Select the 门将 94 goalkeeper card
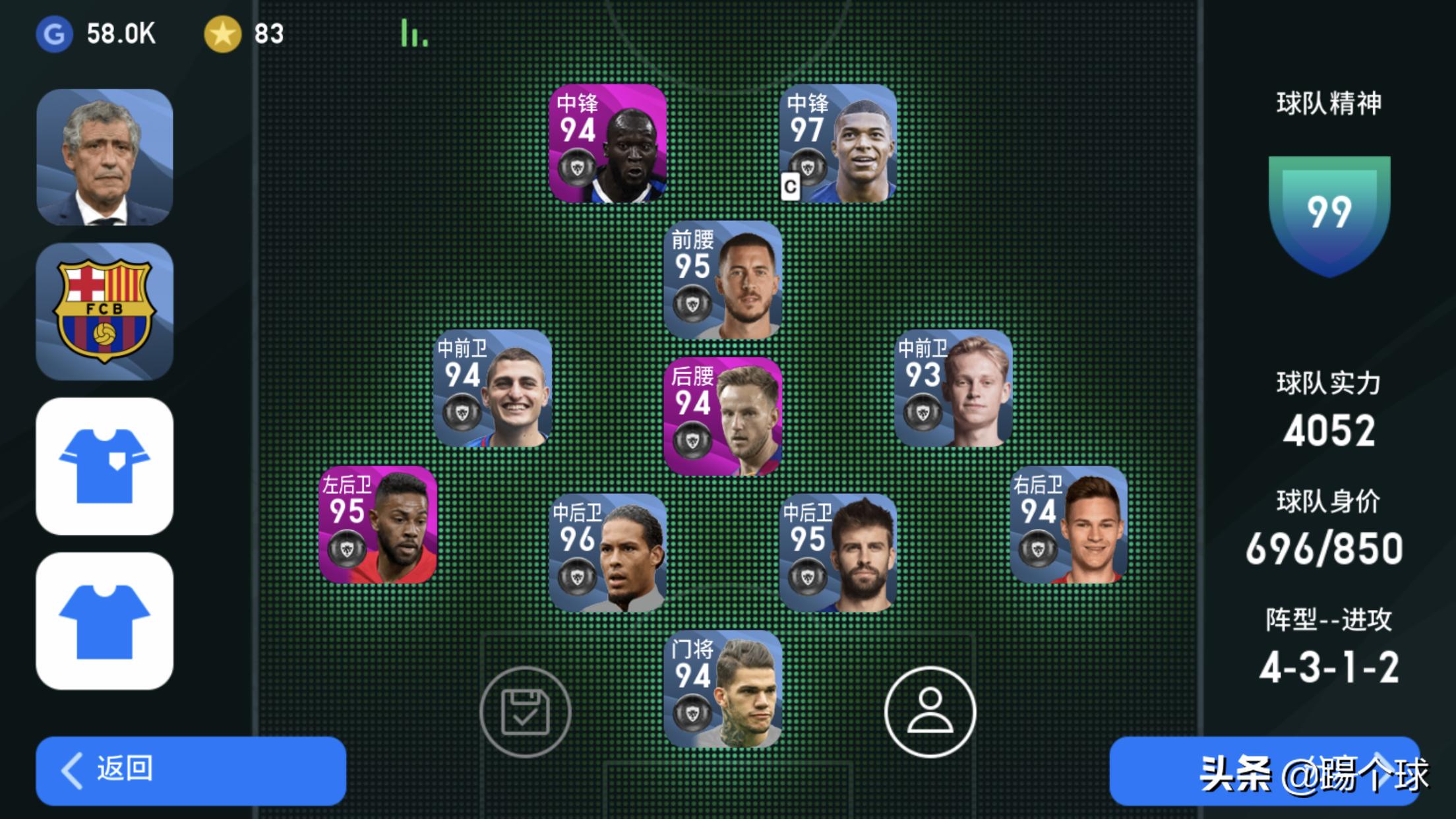The width and height of the screenshot is (1456, 819). tap(723, 689)
